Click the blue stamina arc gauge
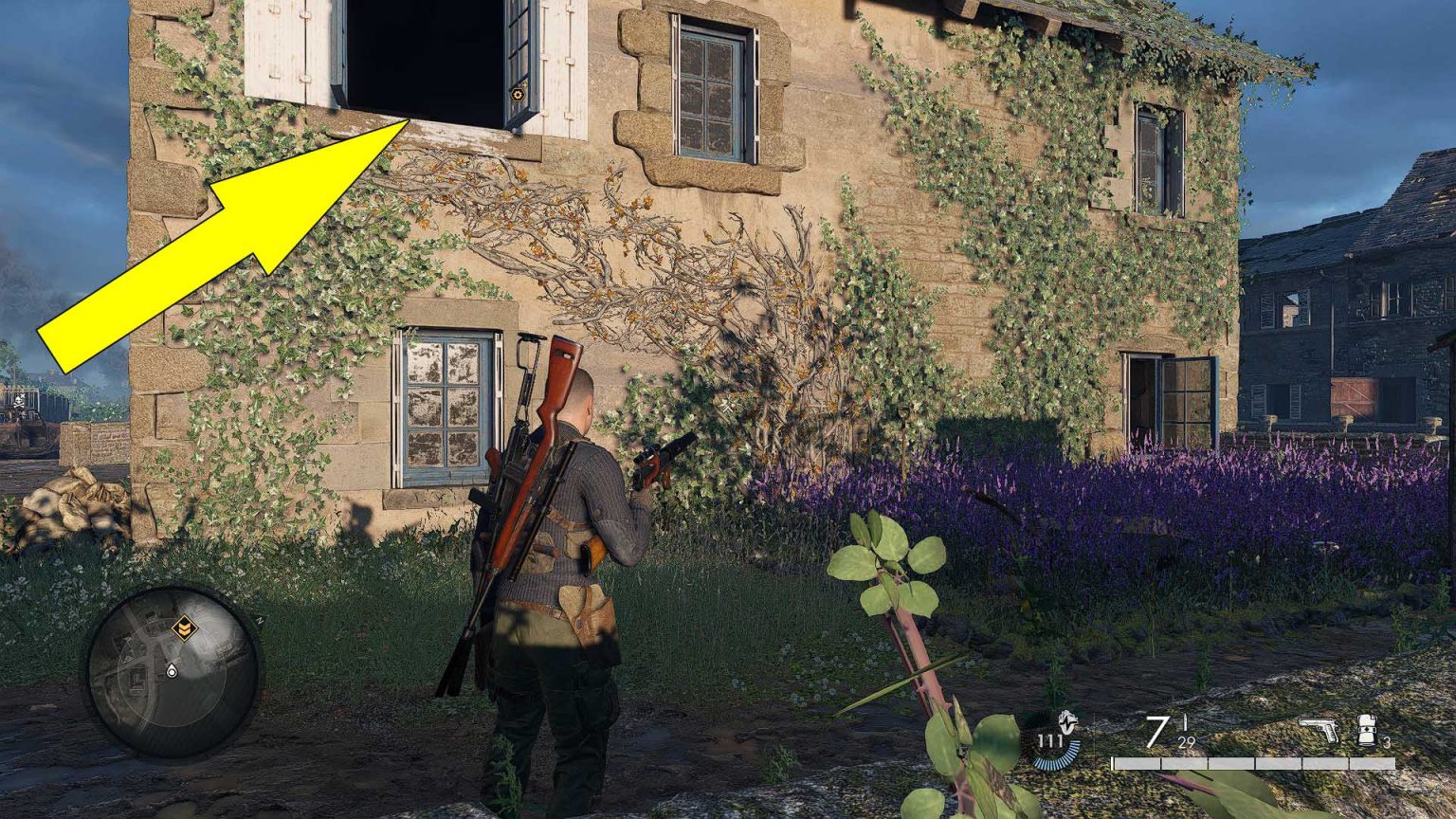The width and height of the screenshot is (1456, 819). coord(1057,758)
